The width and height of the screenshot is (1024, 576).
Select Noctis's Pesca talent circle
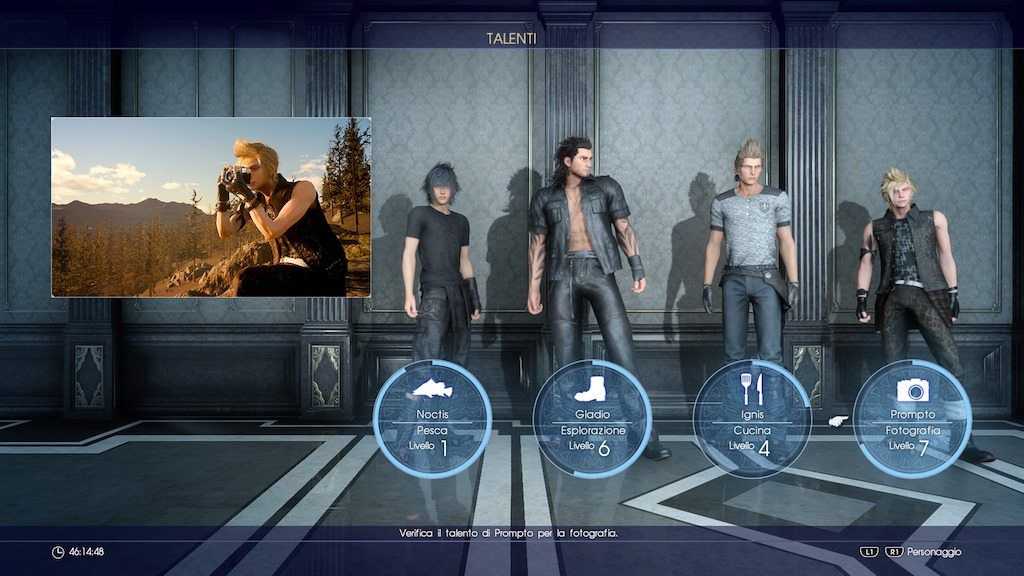[432, 418]
